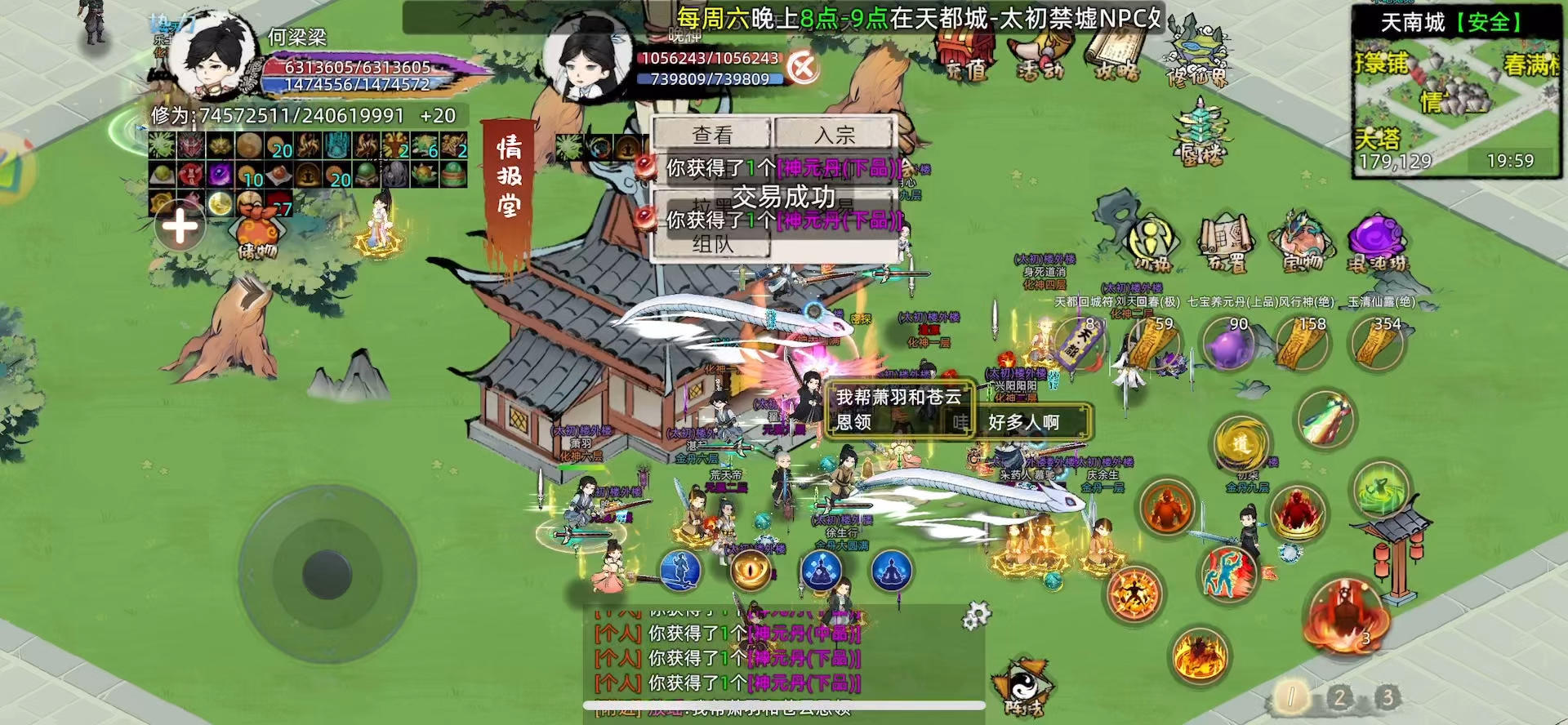Open the 蜃楼 mirage tower icon

click(x=1199, y=131)
